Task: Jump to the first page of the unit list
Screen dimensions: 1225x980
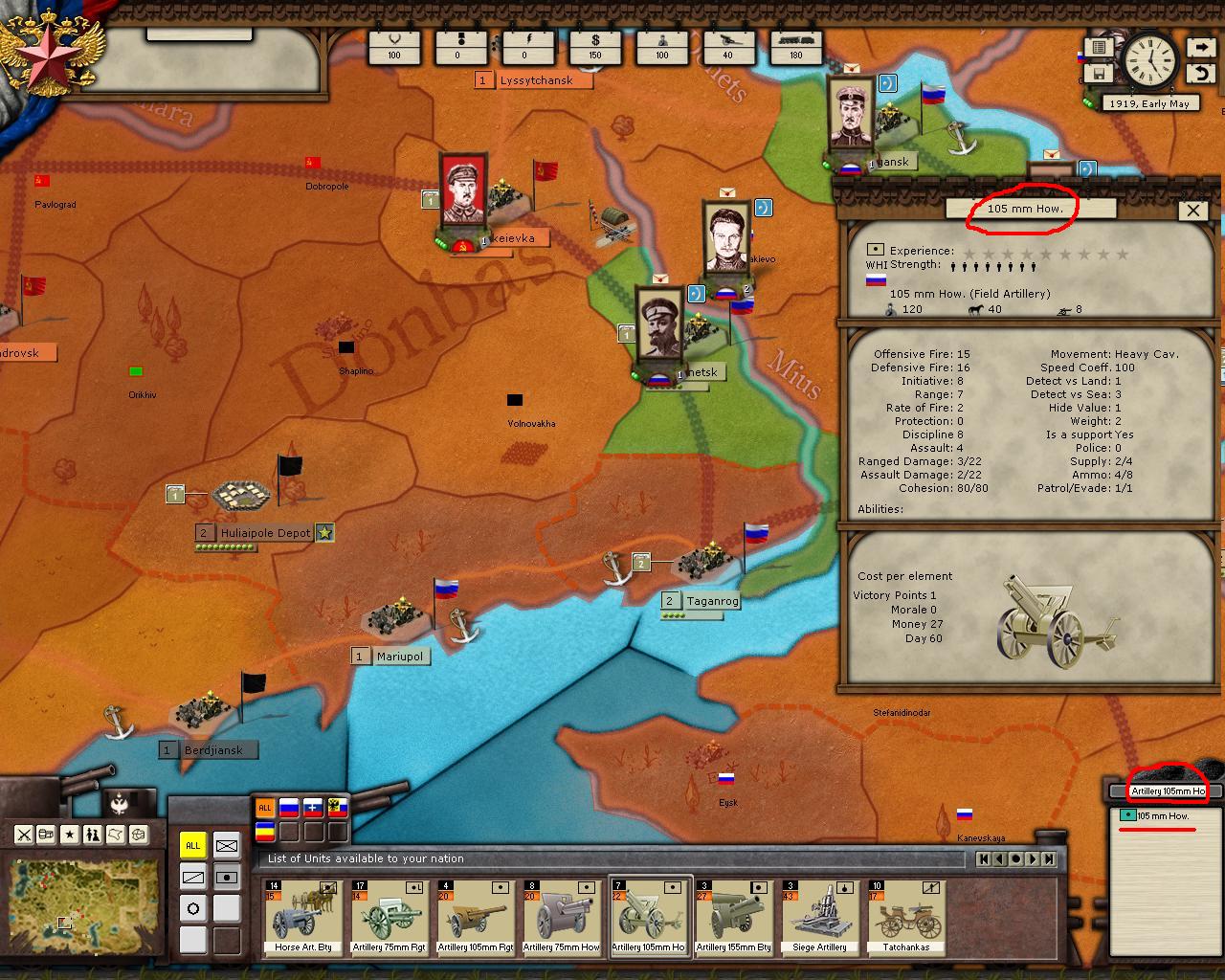Action: point(983,859)
